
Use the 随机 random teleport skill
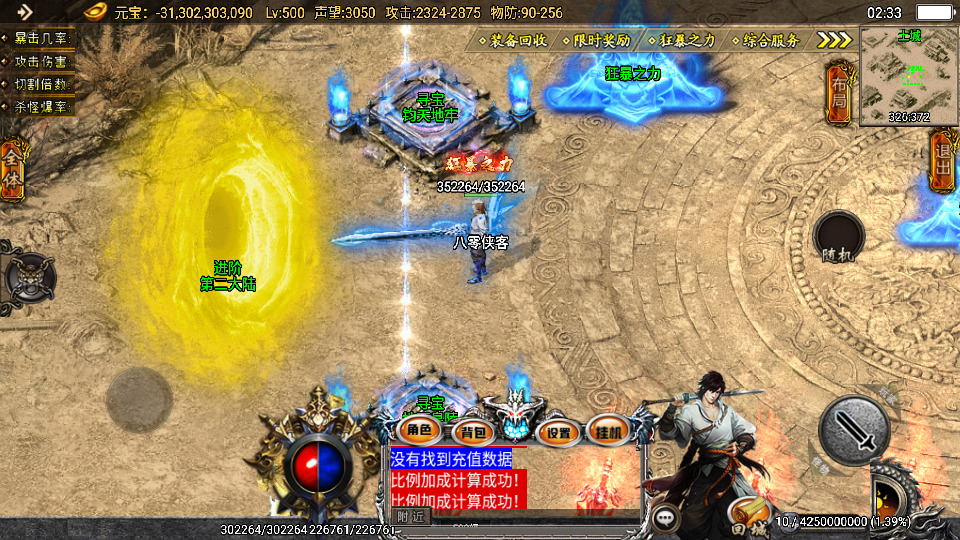click(x=838, y=239)
